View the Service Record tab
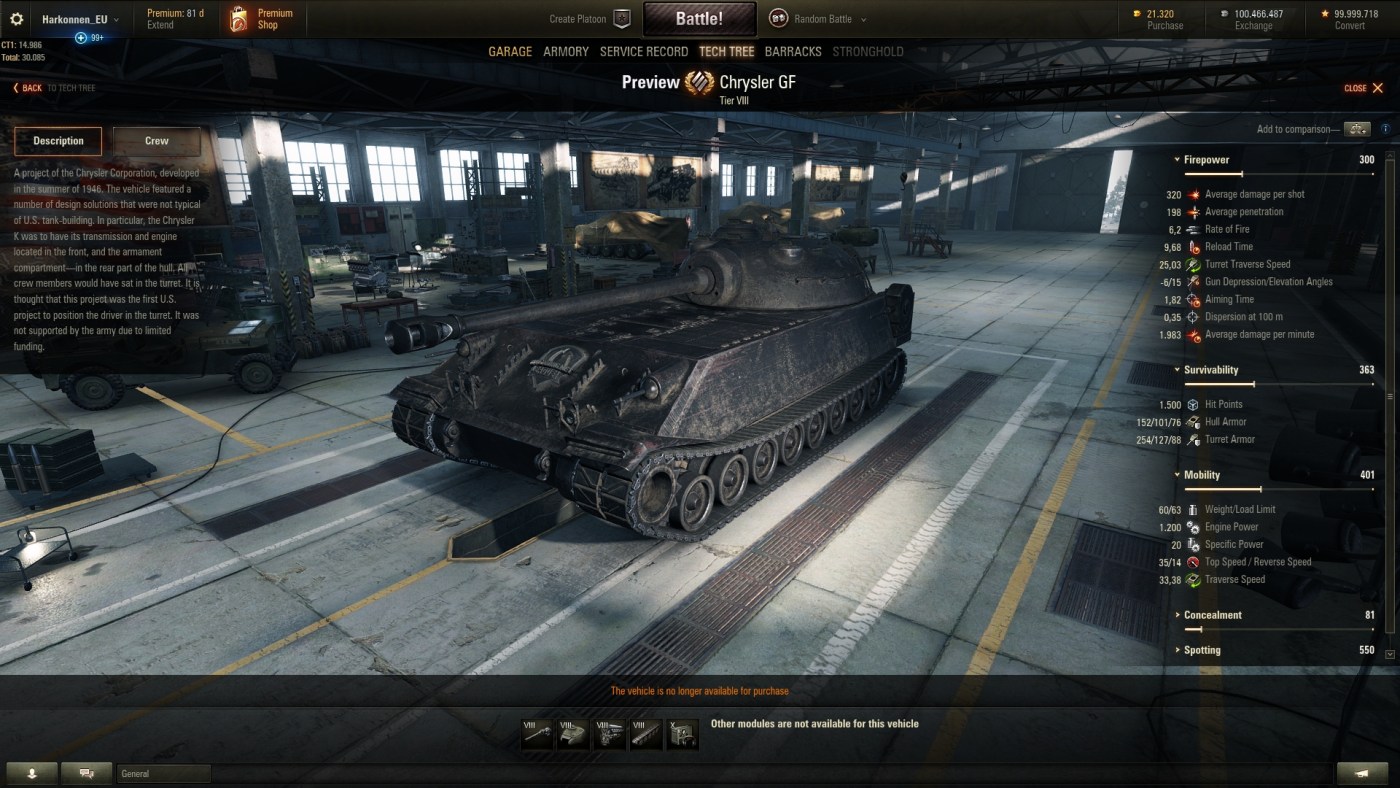1400x788 pixels. 644,52
